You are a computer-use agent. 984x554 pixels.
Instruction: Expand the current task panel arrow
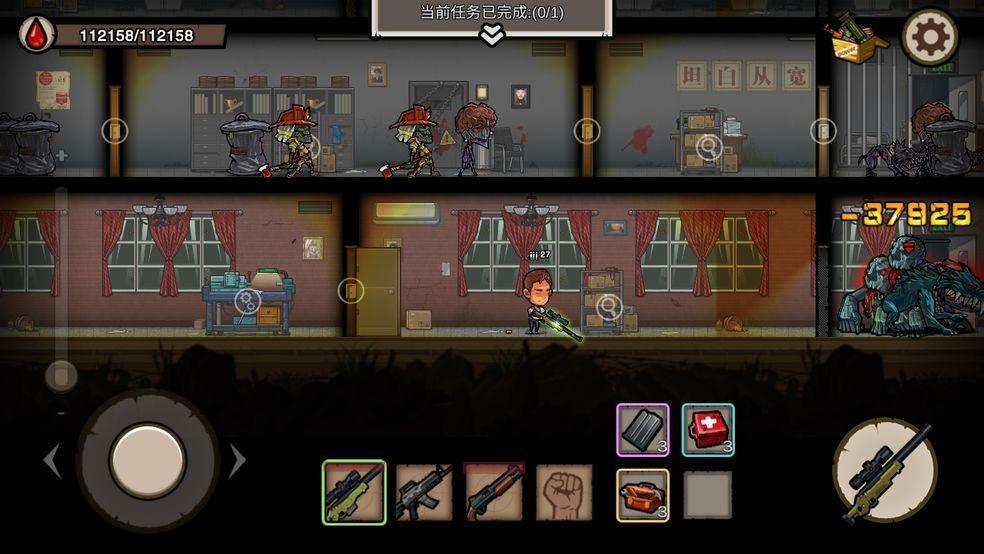pyautogui.click(x=491, y=35)
